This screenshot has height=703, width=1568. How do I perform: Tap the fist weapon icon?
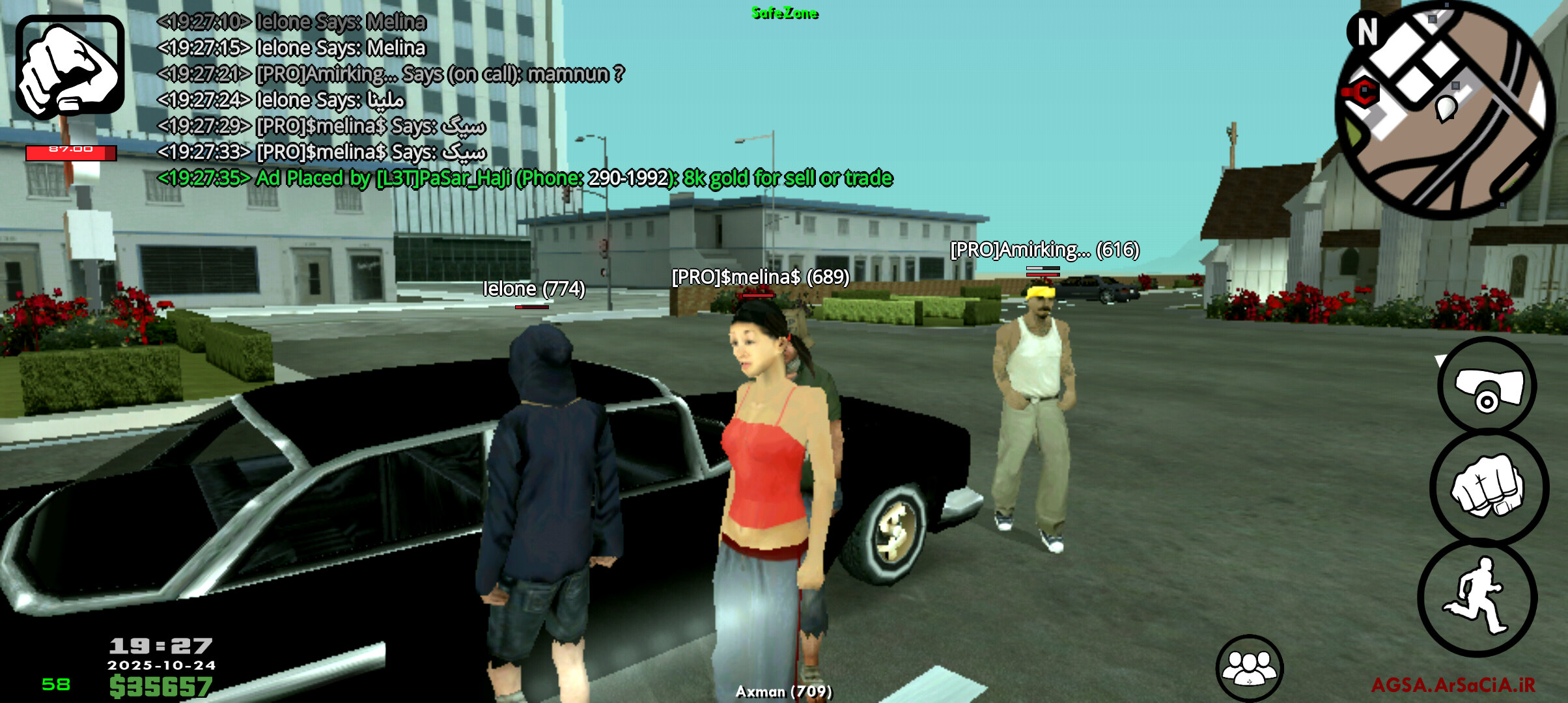click(70, 66)
